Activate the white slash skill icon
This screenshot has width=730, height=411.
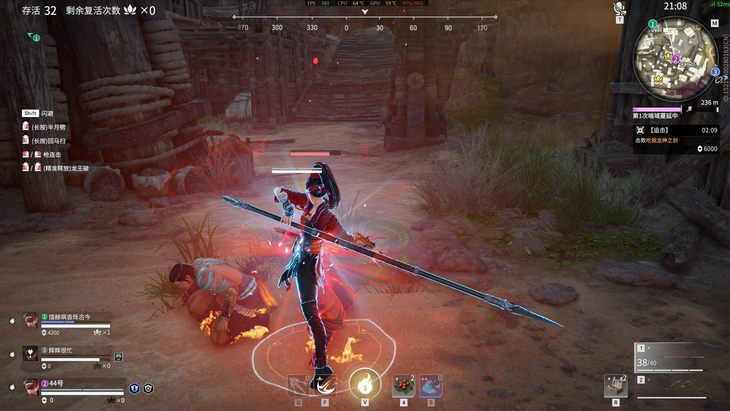tap(325, 384)
